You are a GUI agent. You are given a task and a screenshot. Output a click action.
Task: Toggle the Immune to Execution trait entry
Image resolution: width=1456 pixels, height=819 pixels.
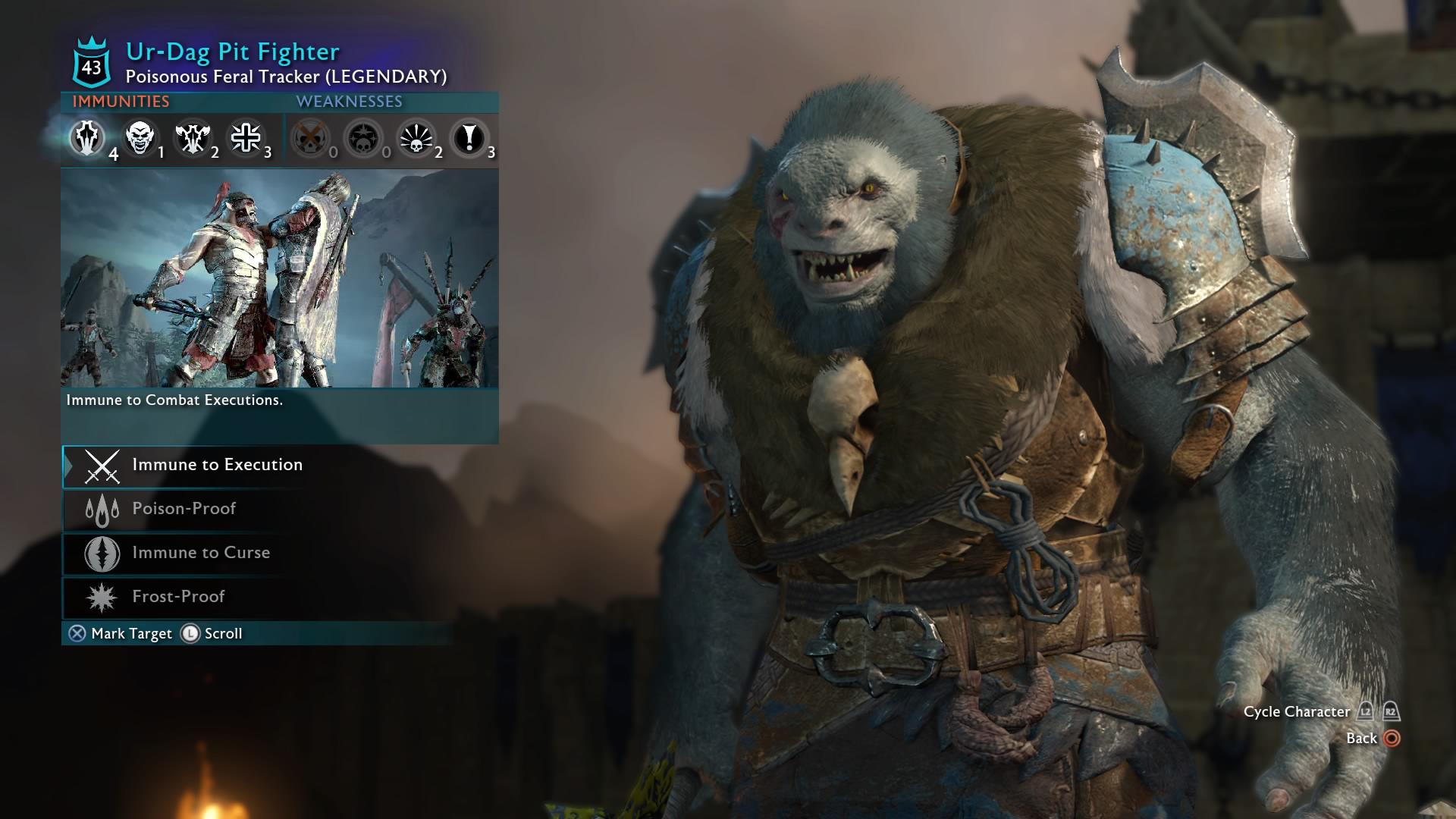pyautogui.click(x=216, y=465)
